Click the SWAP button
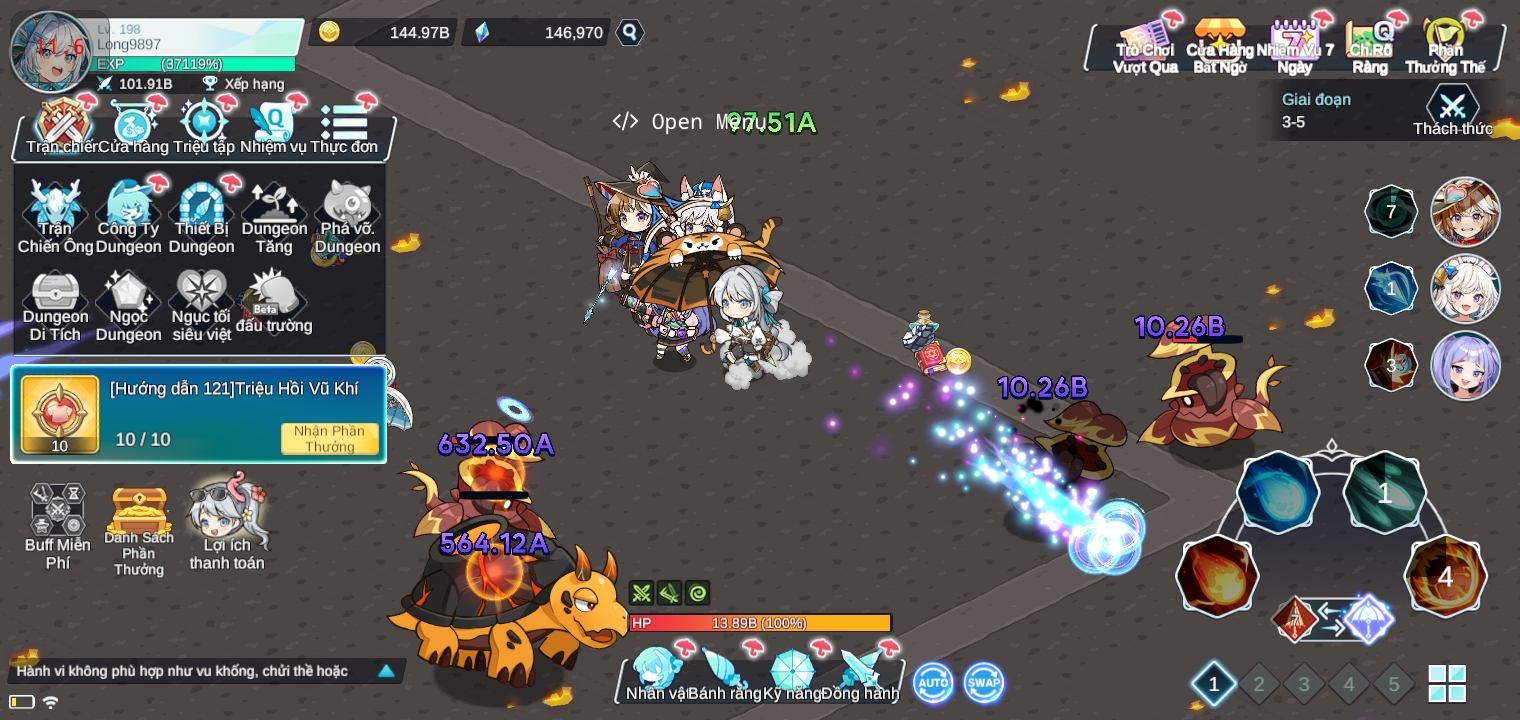The height and width of the screenshot is (720, 1520). (x=984, y=683)
